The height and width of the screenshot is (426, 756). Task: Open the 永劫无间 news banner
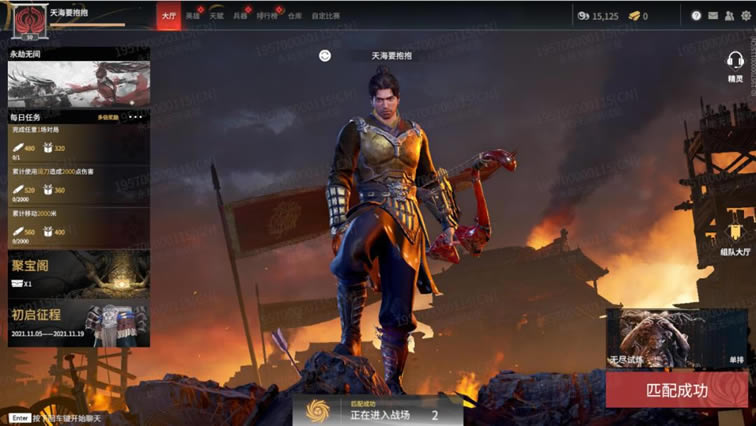click(x=78, y=82)
